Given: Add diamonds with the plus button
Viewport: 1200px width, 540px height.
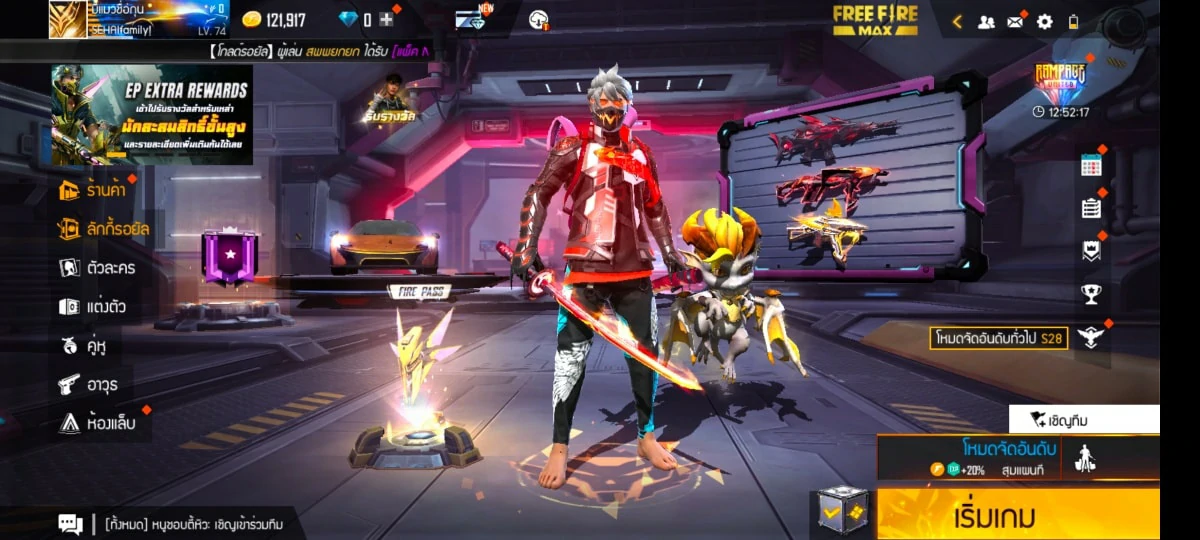Looking at the screenshot, I should coord(386,20).
